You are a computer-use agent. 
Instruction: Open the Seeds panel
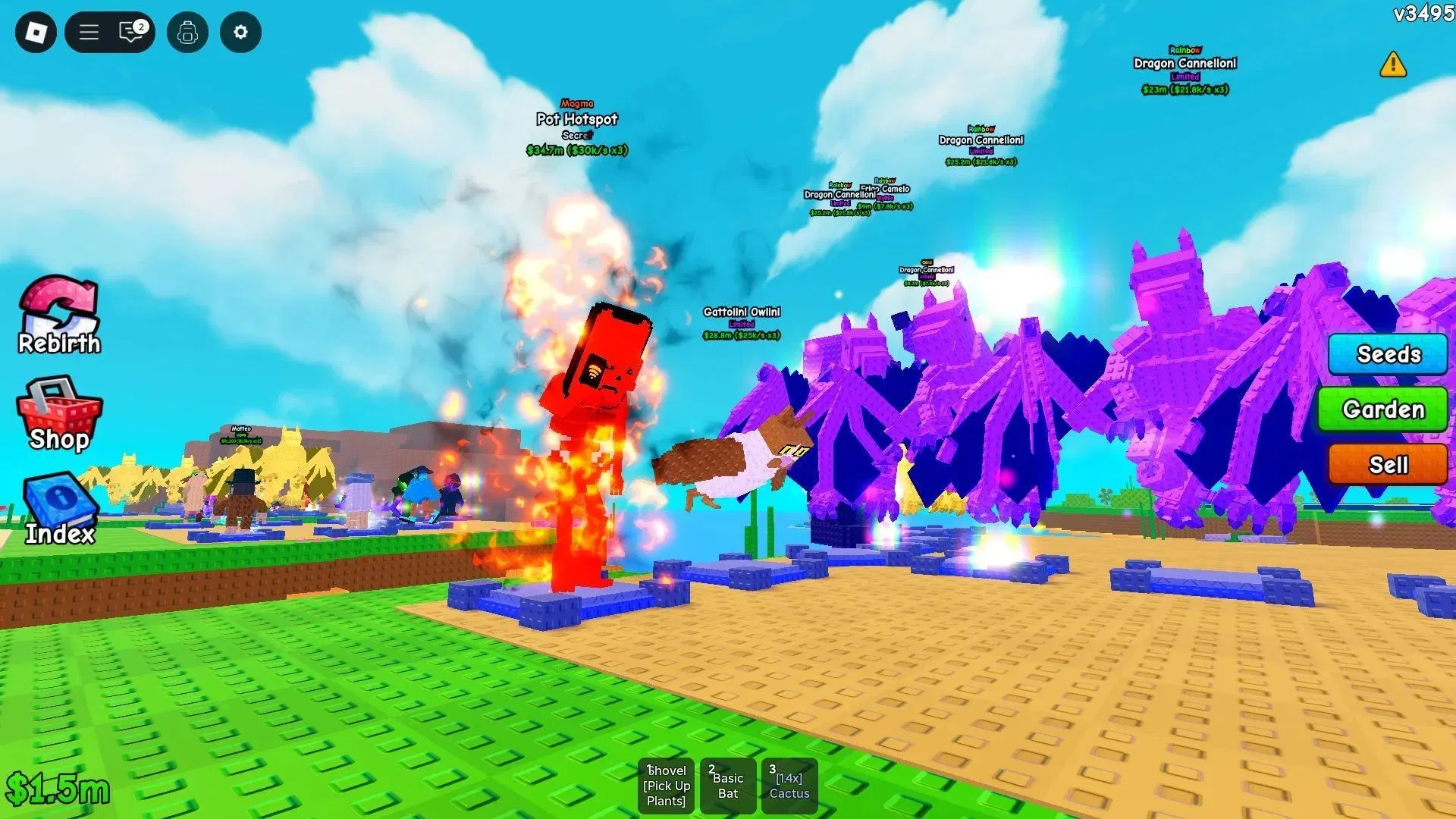[1387, 354]
